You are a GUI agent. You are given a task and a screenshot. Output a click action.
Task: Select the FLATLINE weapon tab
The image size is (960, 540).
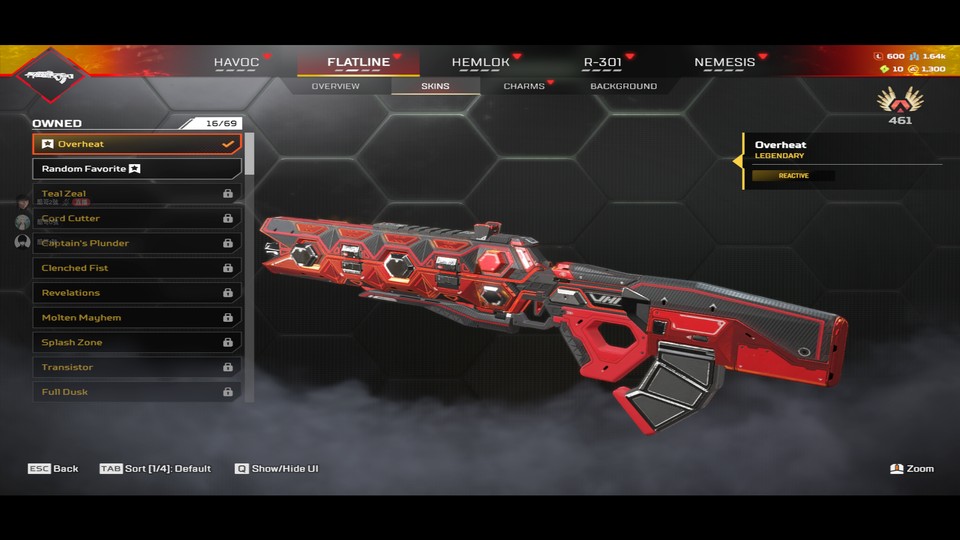pyautogui.click(x=358, y=62)
